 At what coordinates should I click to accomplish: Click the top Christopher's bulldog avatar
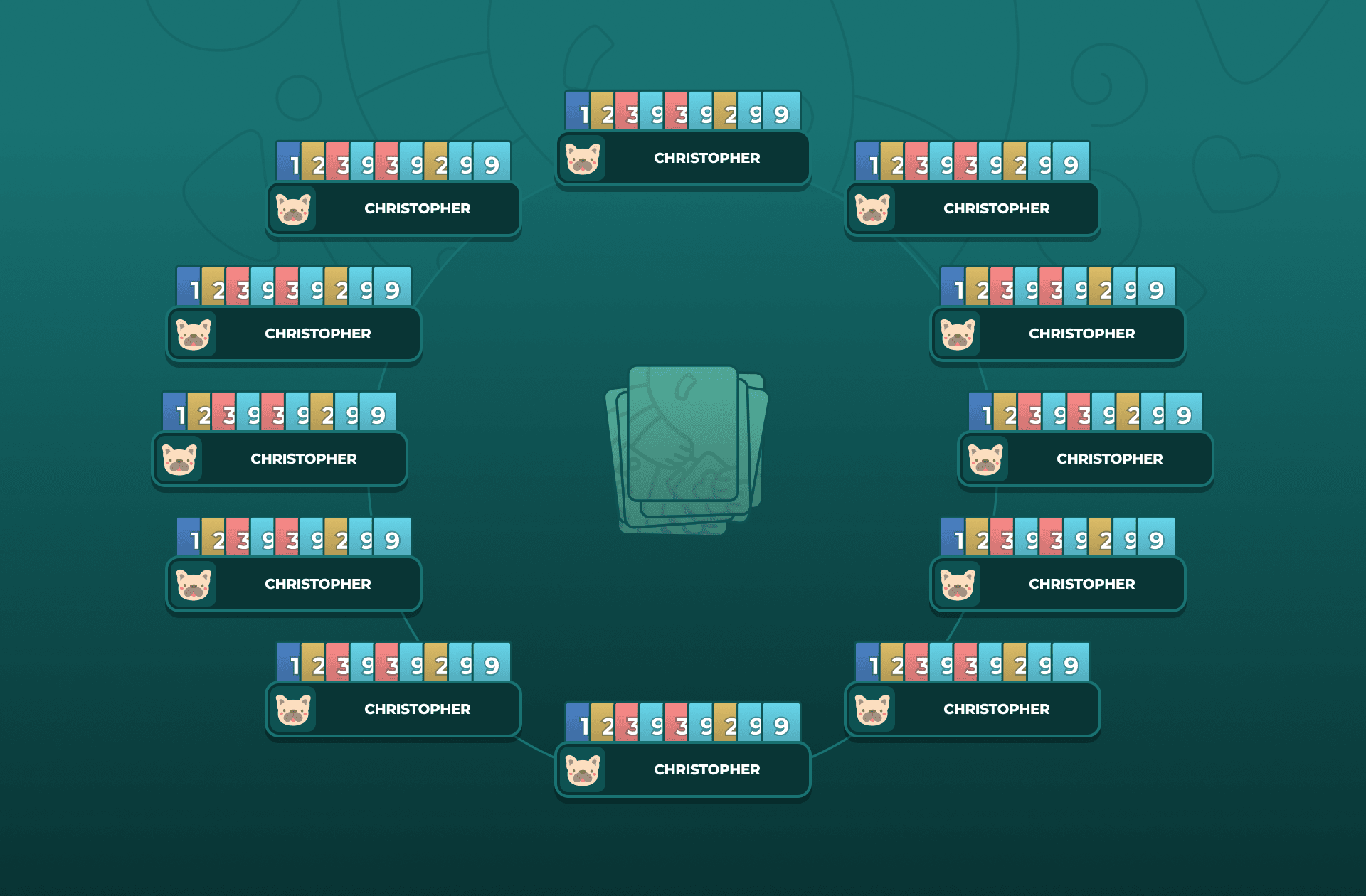pos(583,159)
